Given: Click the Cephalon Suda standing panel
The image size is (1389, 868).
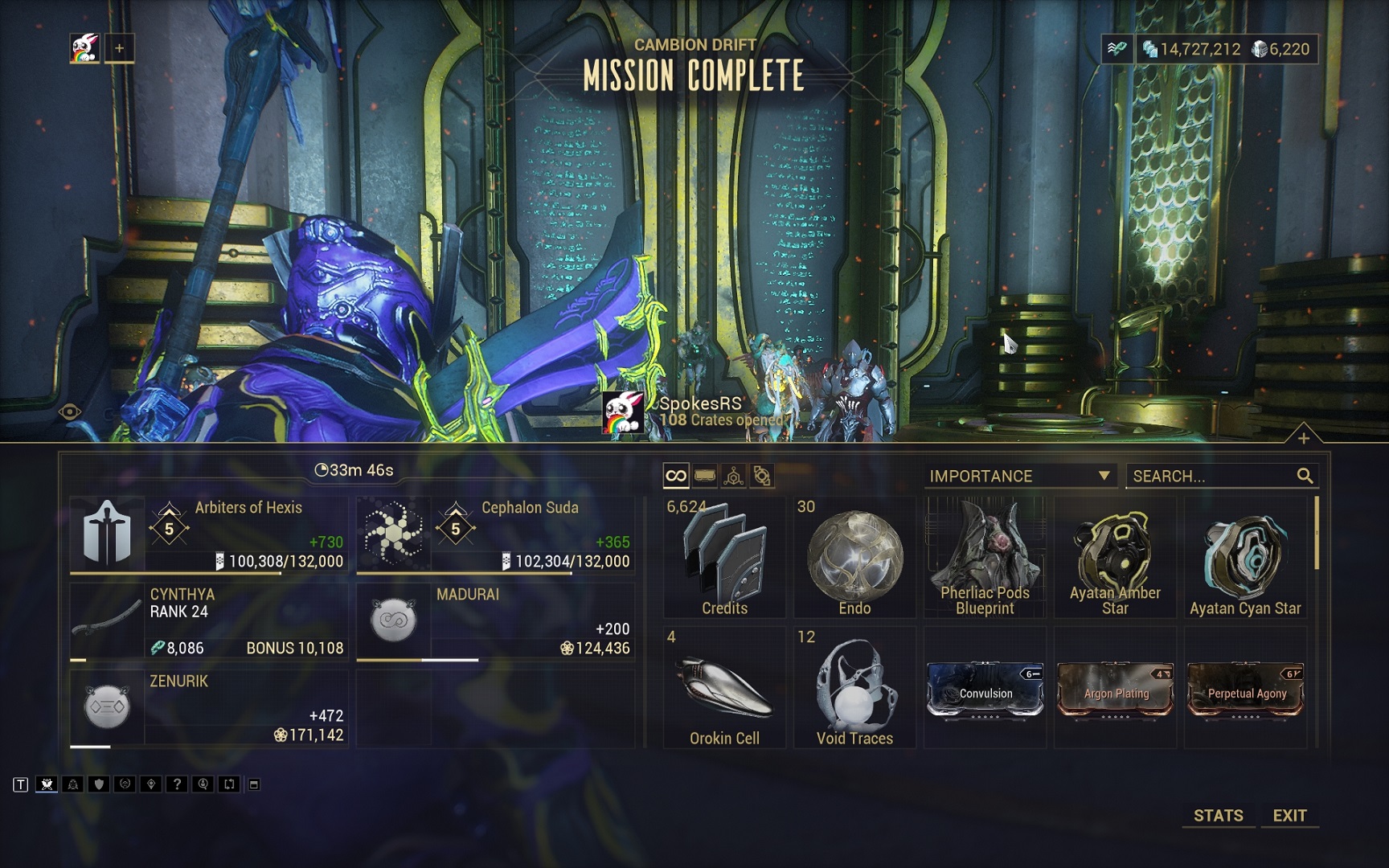Looking at the screenshot, I should (x=495, y=534).
